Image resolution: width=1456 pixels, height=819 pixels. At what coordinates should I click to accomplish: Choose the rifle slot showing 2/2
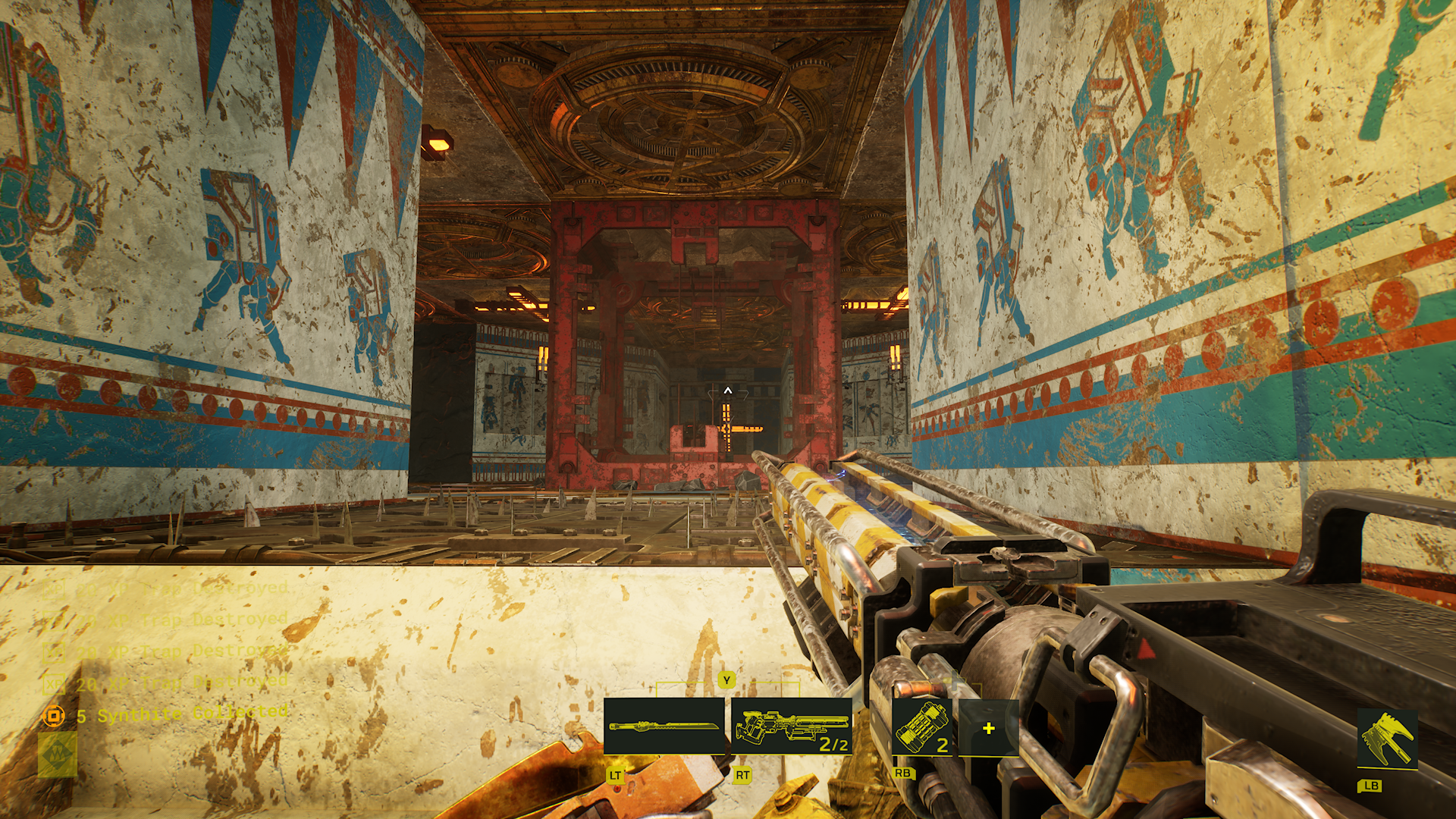pos(791,726)
